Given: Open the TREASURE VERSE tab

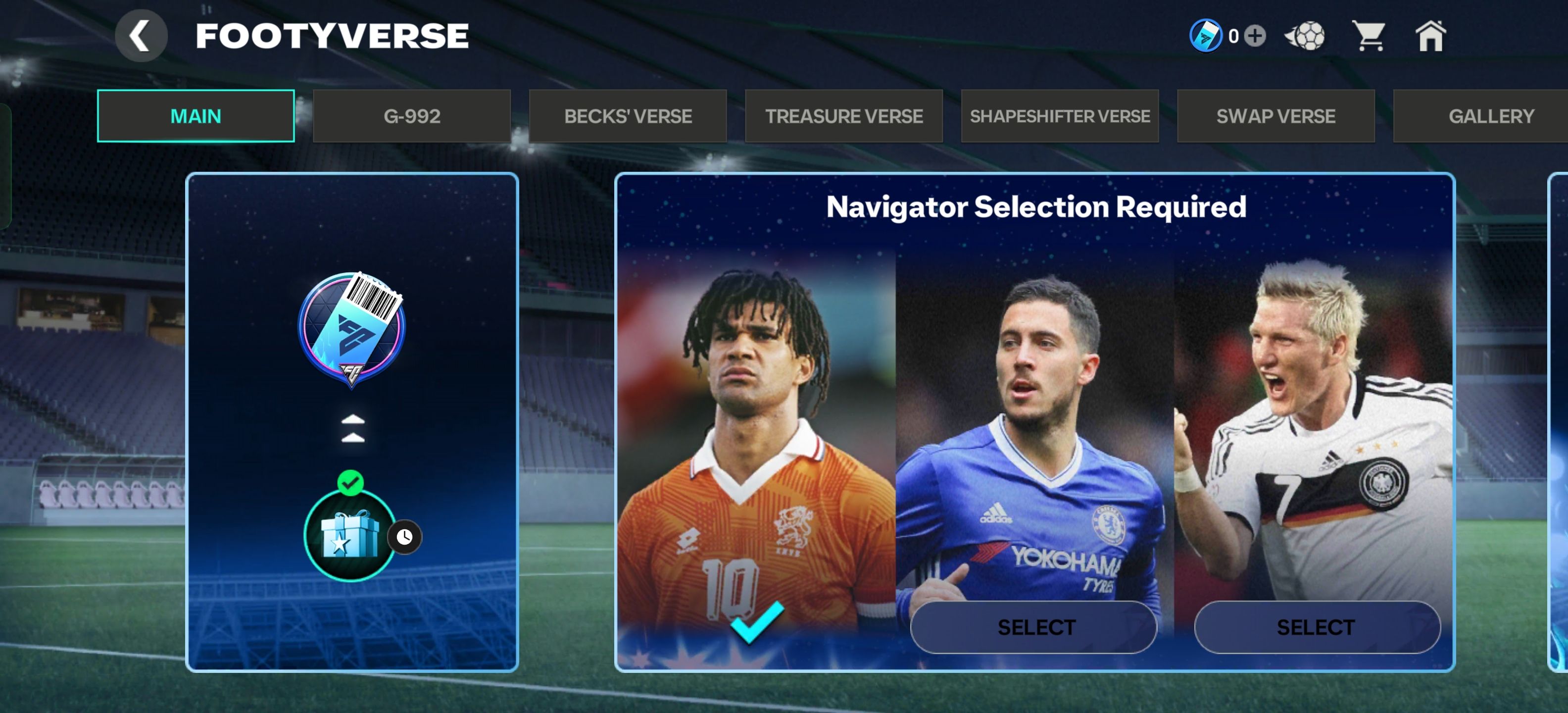Looking at the screenshot, I should coord(844,116).
